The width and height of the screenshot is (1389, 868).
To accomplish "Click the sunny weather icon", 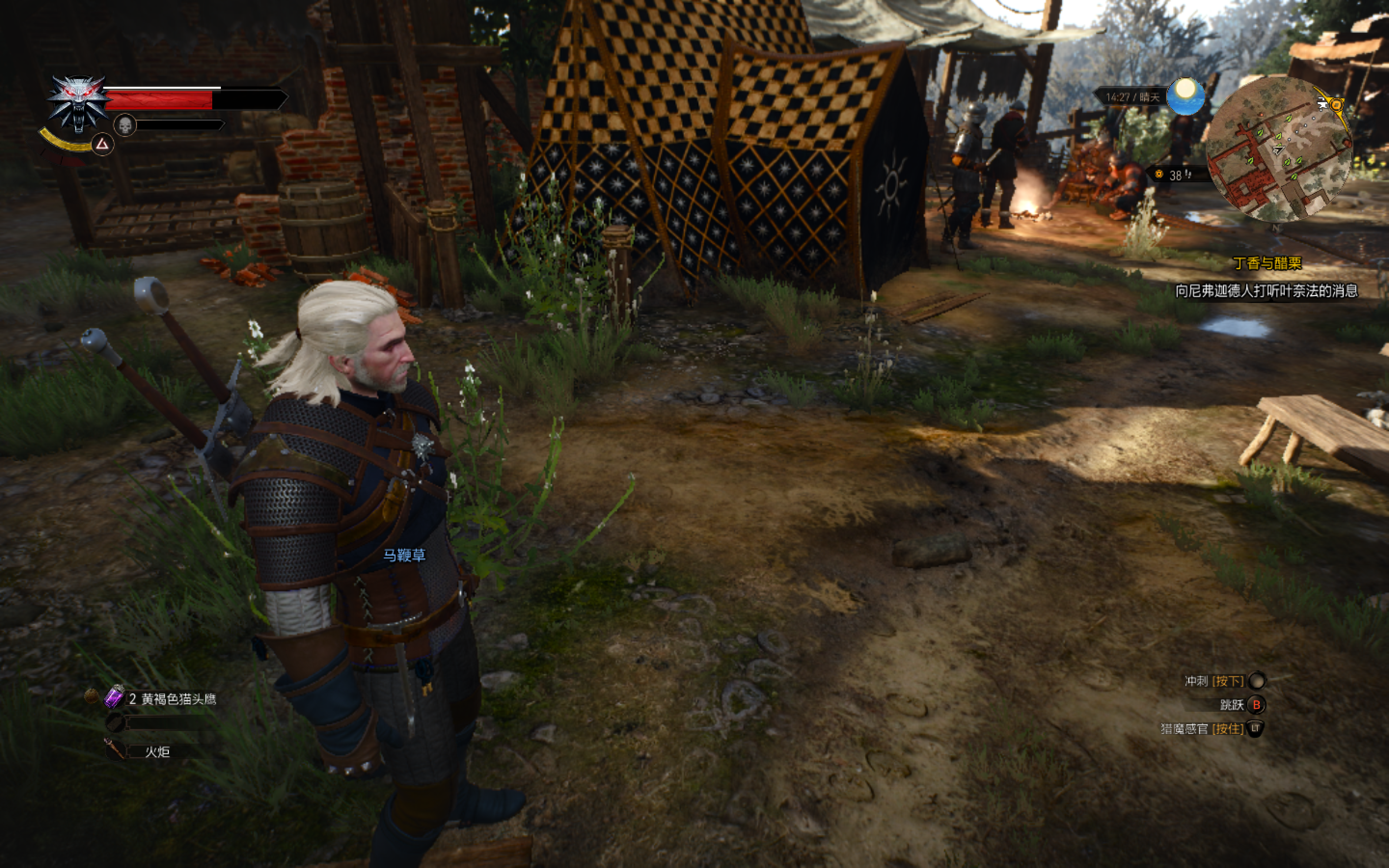I will 1185,96.
